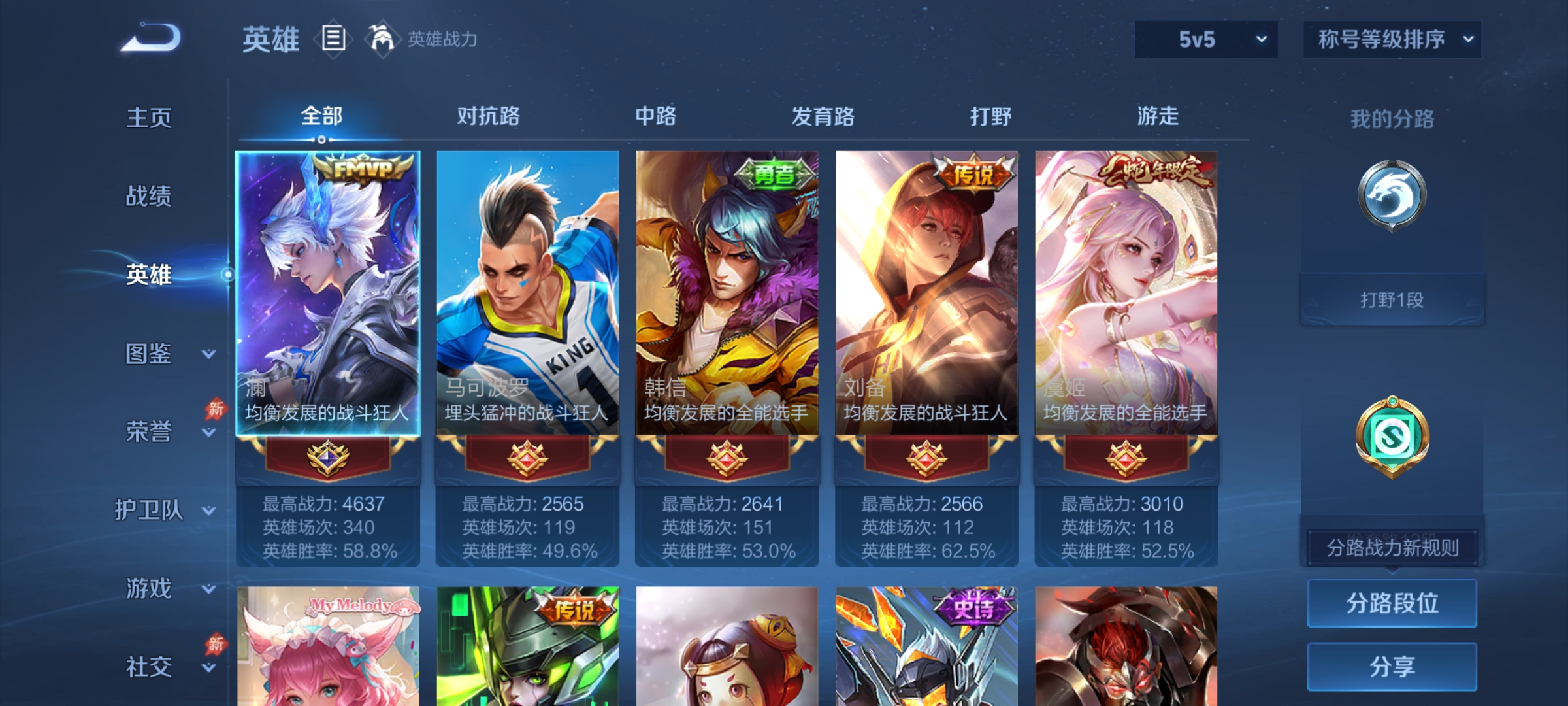Viewport: 1568px width, 706px height.
Task: Open the hero list scroll icon beside 英雄
Action: coord(333,39)
